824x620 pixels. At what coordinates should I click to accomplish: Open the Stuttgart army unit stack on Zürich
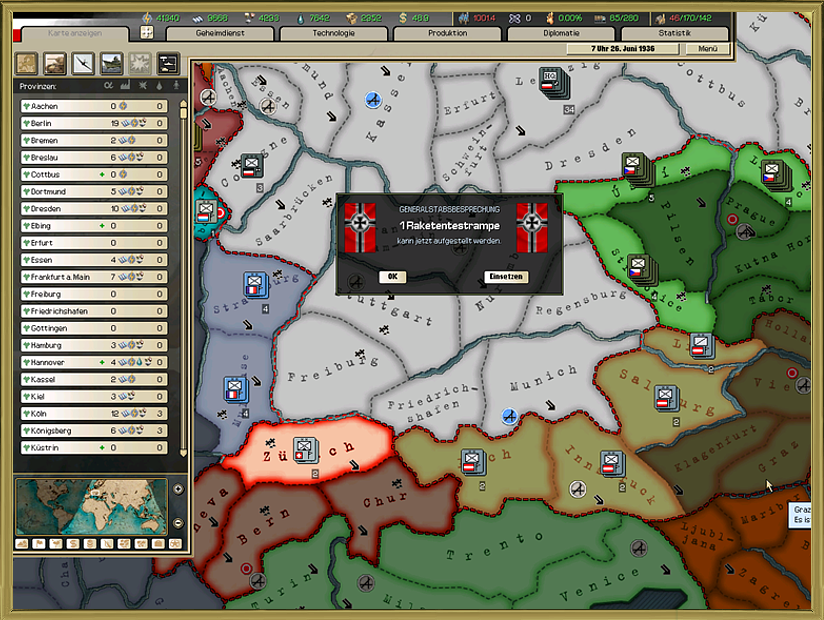[x=304, y=451]
